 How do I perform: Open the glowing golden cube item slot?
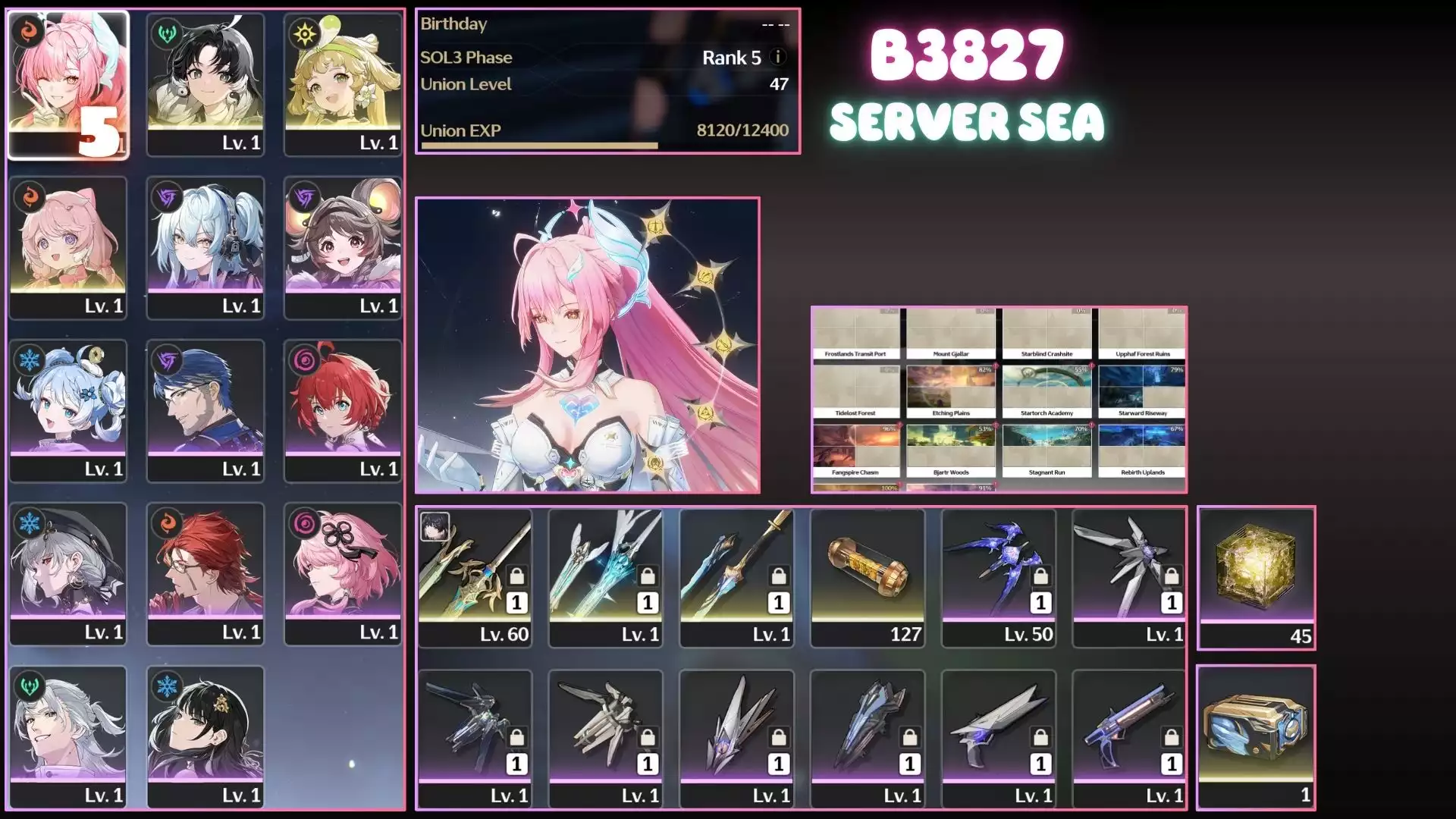pyautogui.click(x=1256, y=578)
